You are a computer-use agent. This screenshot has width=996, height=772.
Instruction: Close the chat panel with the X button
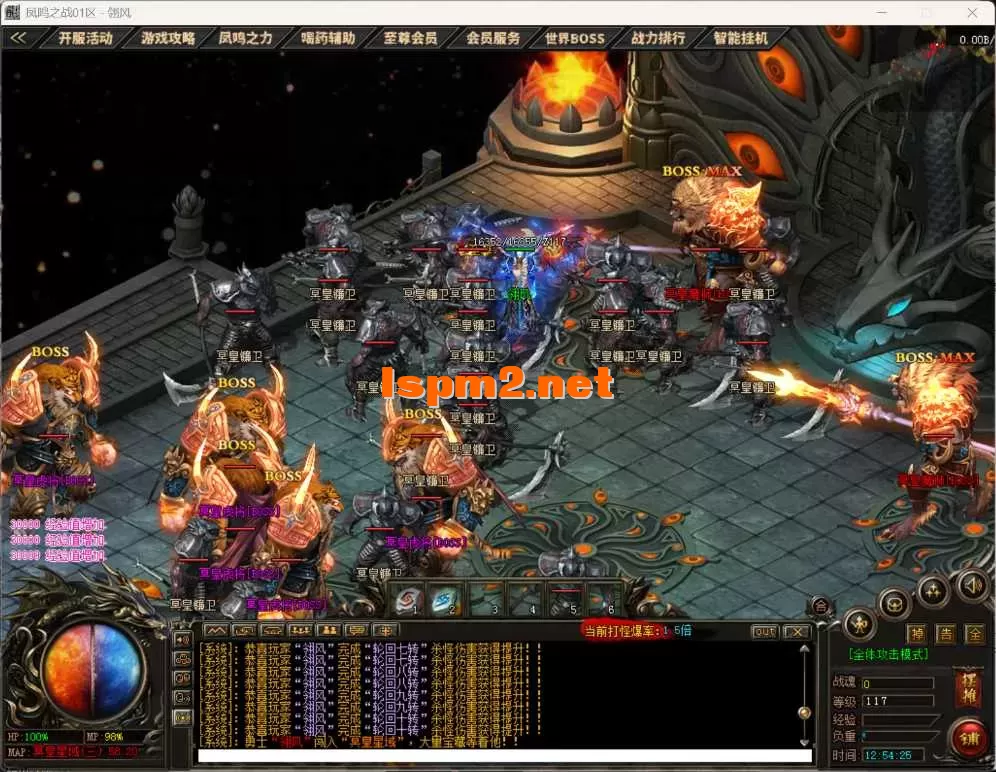(x=796, y=631)
